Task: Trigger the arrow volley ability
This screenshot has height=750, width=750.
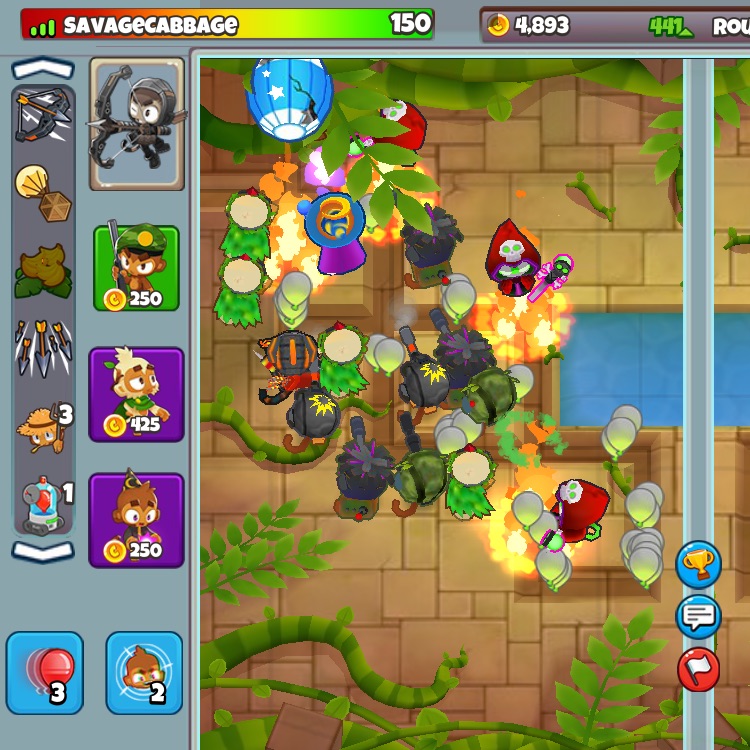Action: click(x=43, y=347)
